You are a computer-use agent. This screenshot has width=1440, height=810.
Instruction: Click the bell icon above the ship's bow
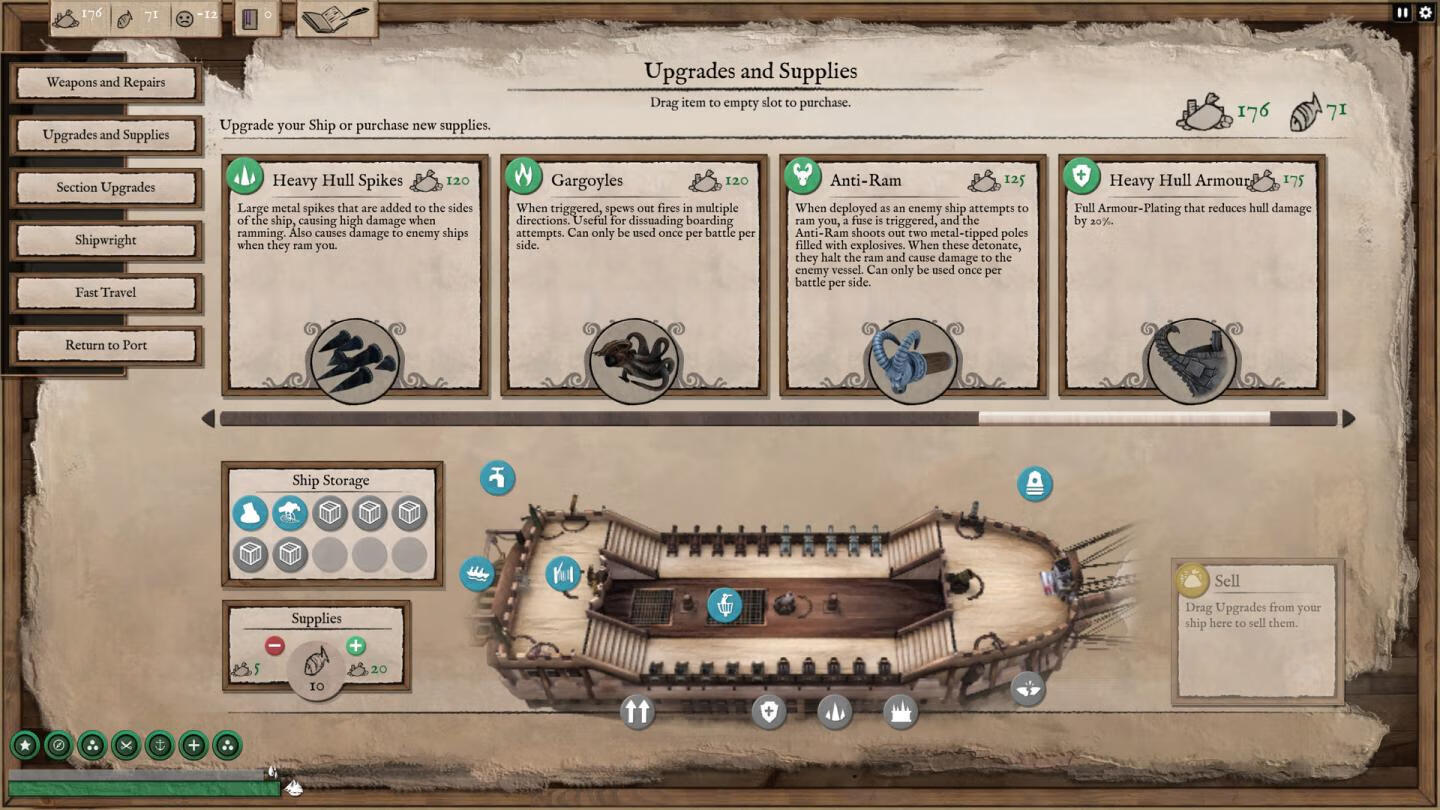tap(1034, 485)
